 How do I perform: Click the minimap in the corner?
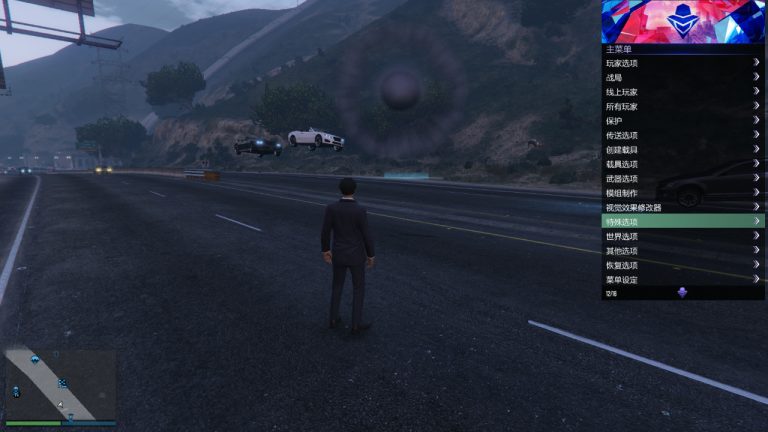point(60,383)
